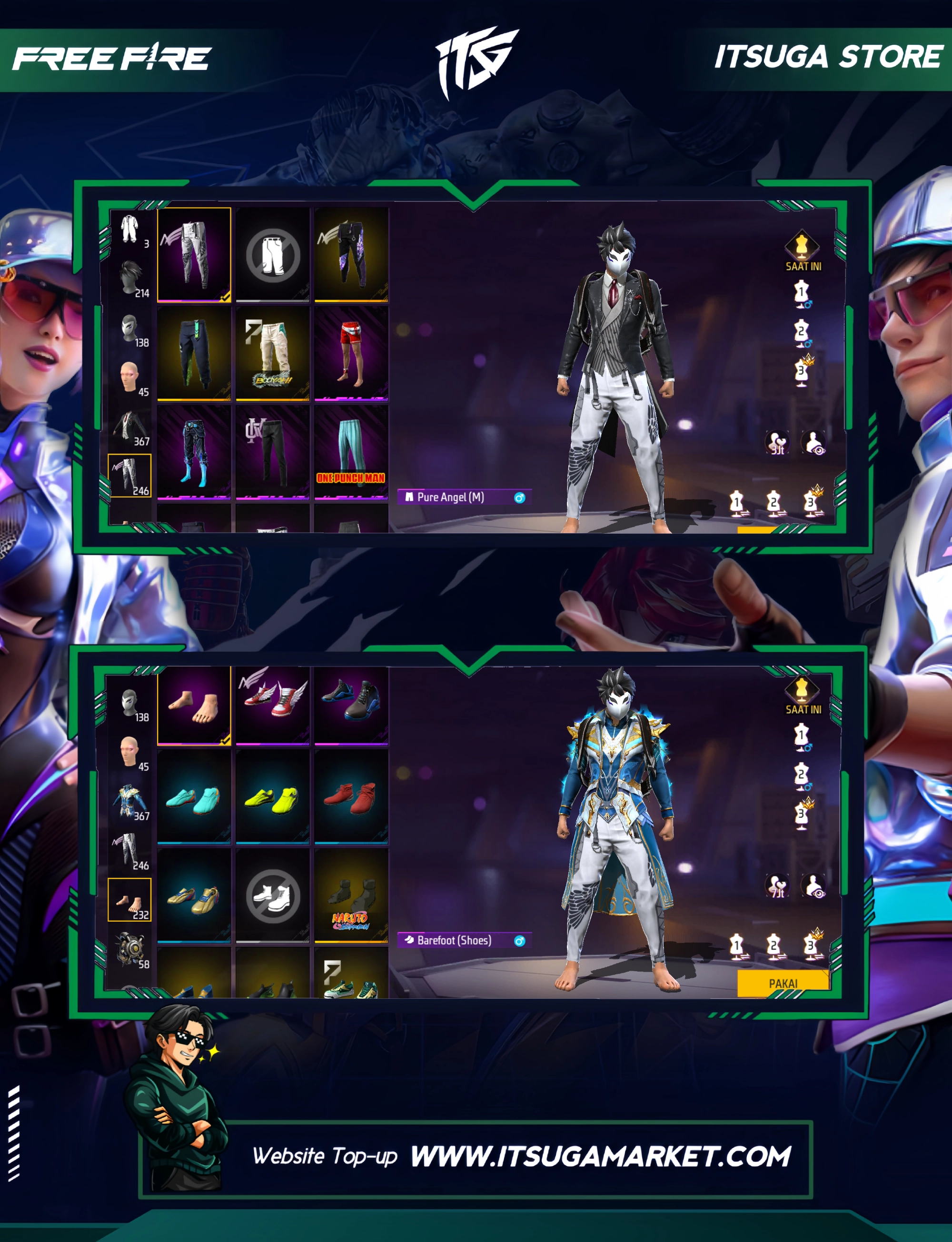Select the One Punch Man striped pants

tap(351, 451)
